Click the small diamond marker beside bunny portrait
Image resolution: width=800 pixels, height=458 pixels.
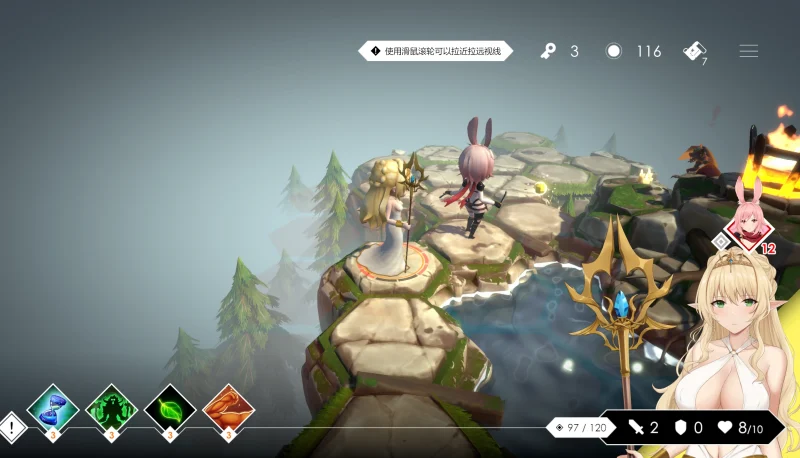[720, 241]
